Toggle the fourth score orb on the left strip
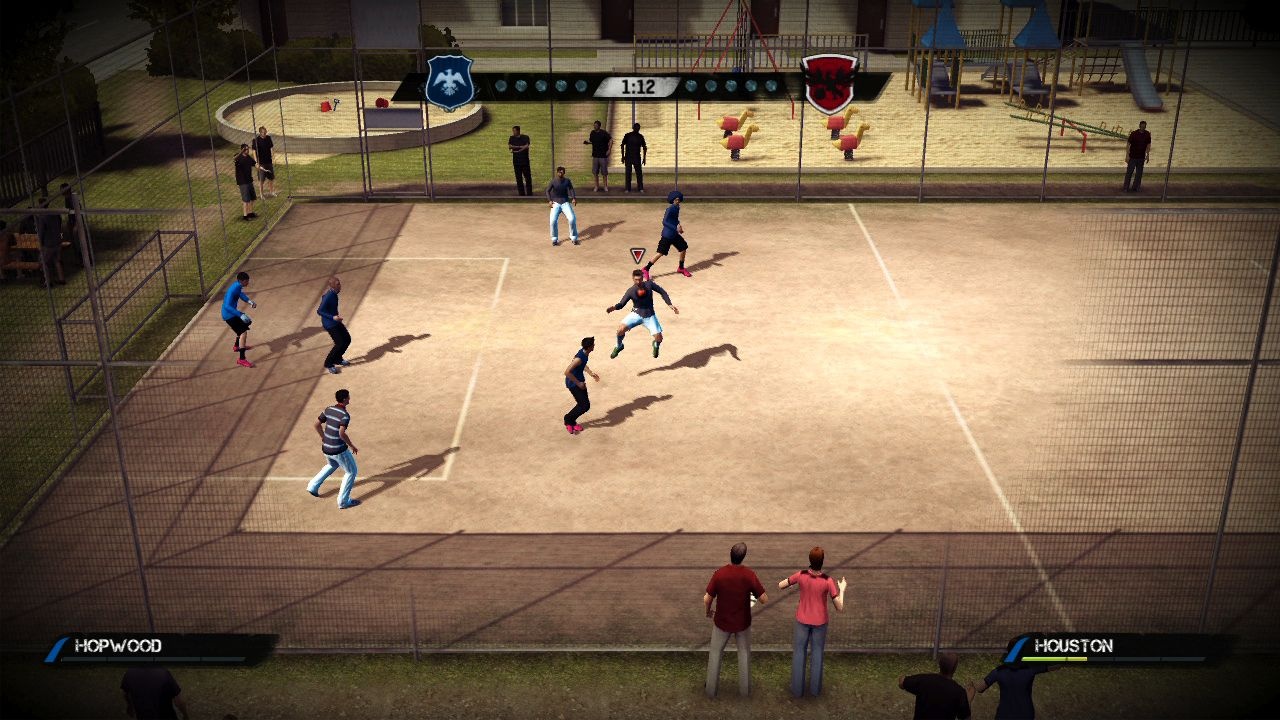 [x=560, y=85]
